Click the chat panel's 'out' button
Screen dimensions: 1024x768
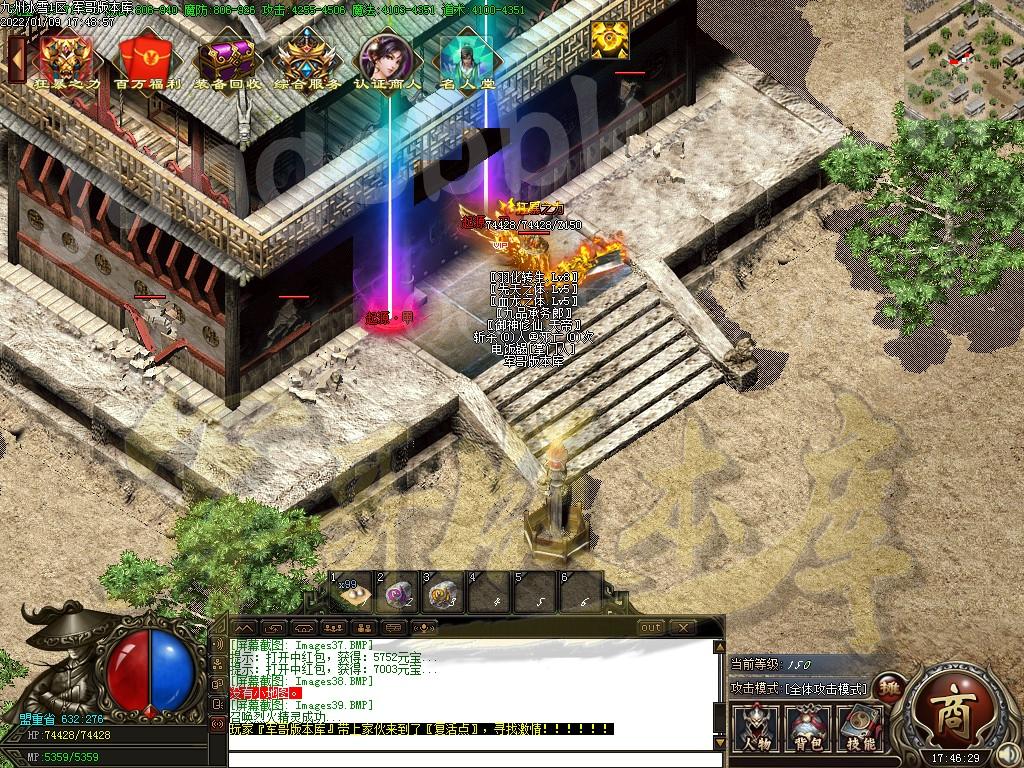click(651, 627)
